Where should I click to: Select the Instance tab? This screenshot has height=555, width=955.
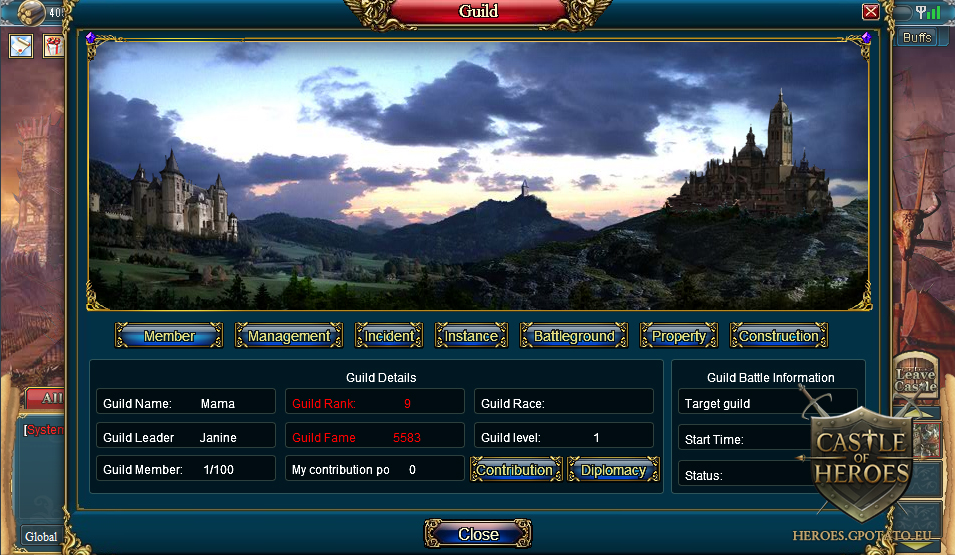click(471, 336)
